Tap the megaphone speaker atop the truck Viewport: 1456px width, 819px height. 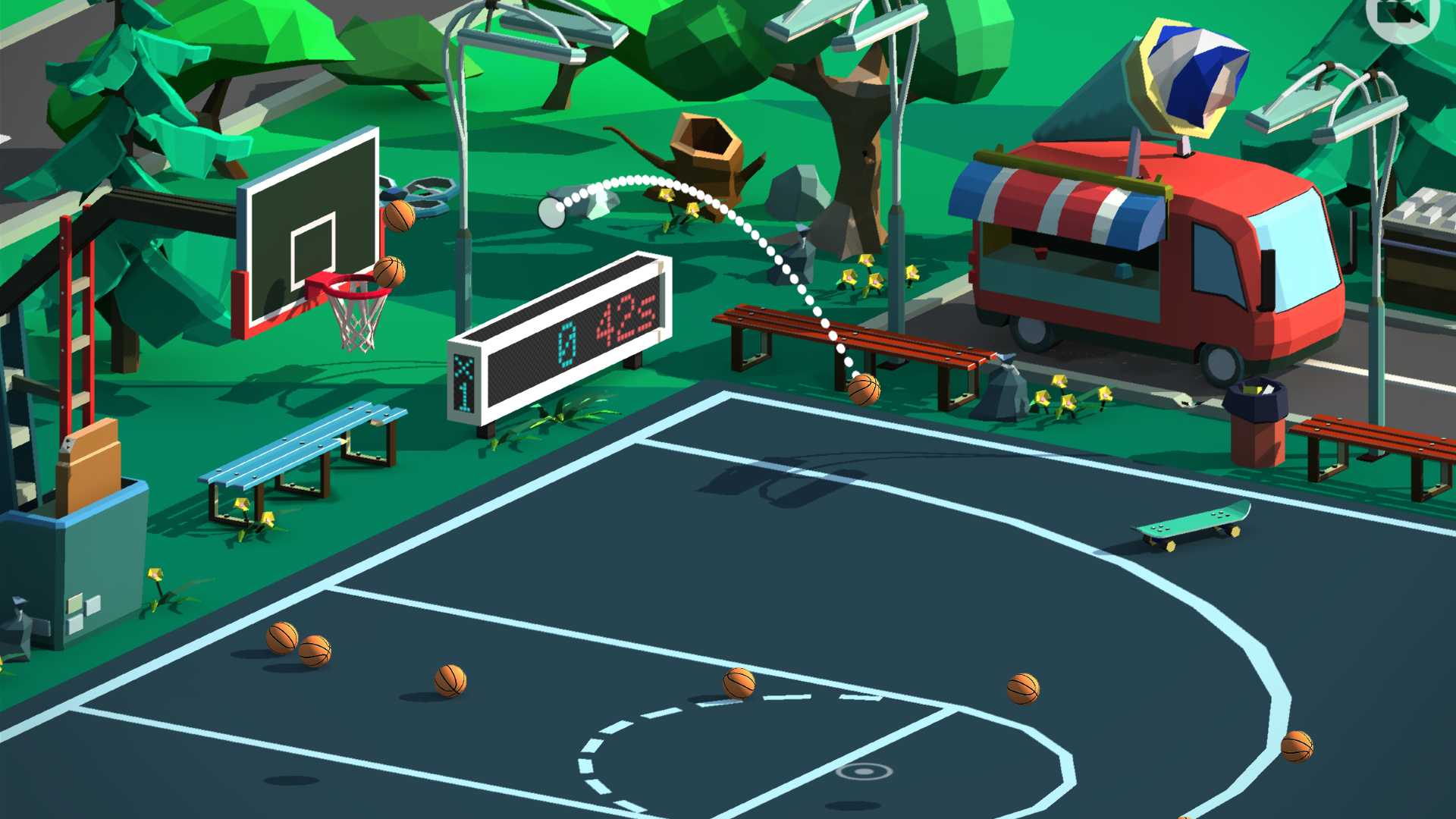point(1183,76)
